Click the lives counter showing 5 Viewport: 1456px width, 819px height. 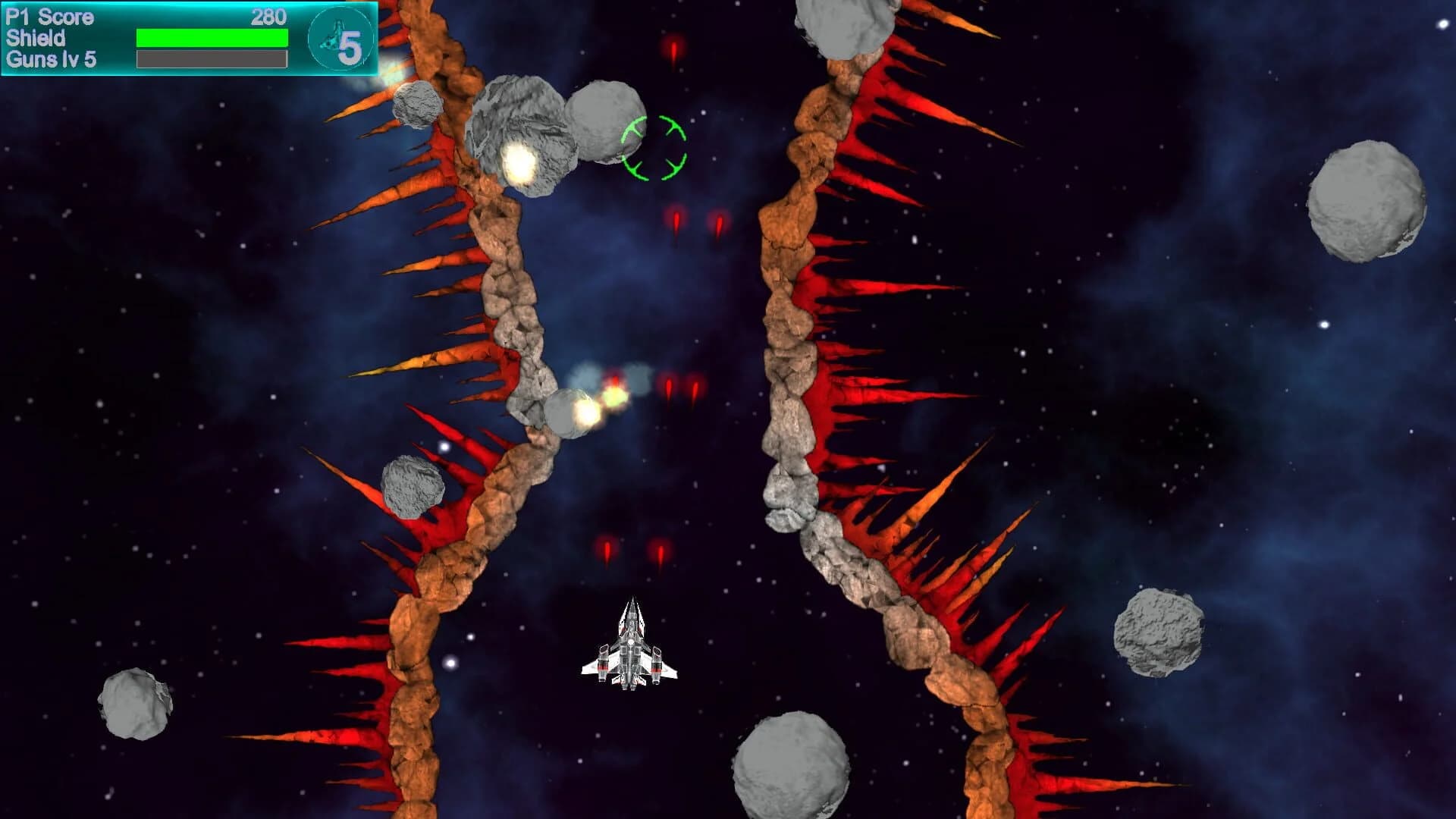[350, 47]
